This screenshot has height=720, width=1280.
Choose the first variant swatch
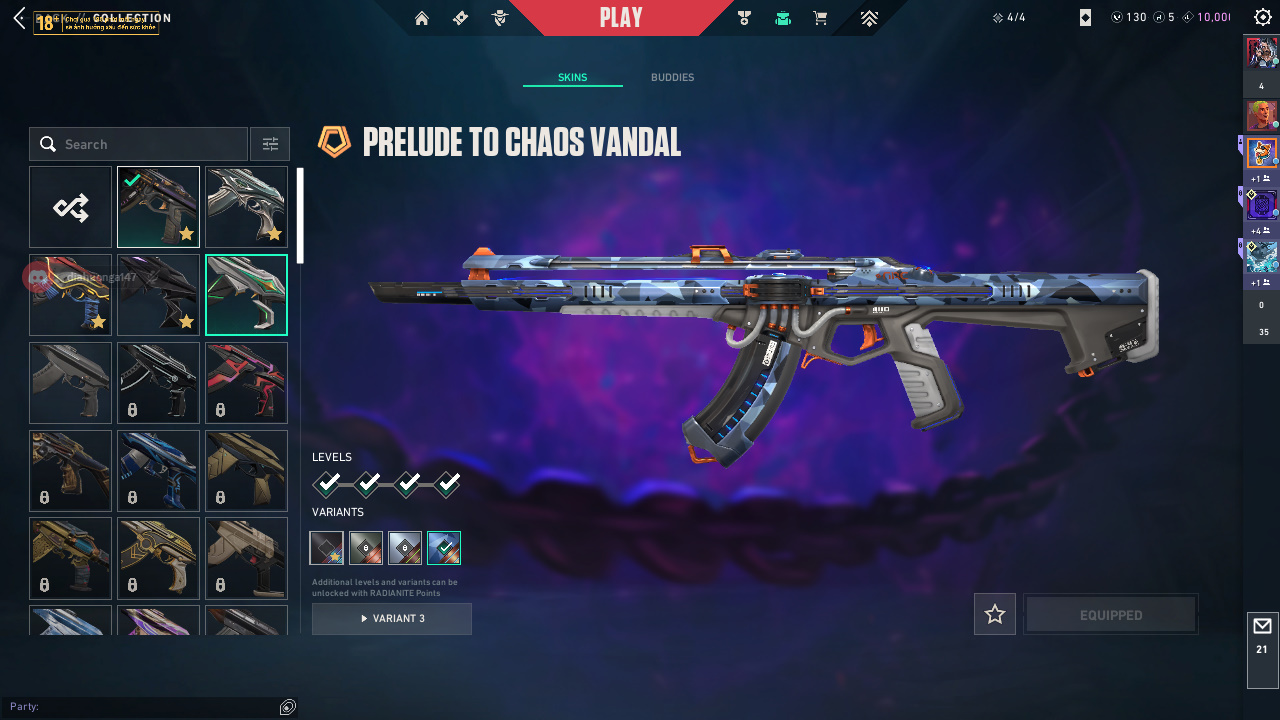[327, 548]
